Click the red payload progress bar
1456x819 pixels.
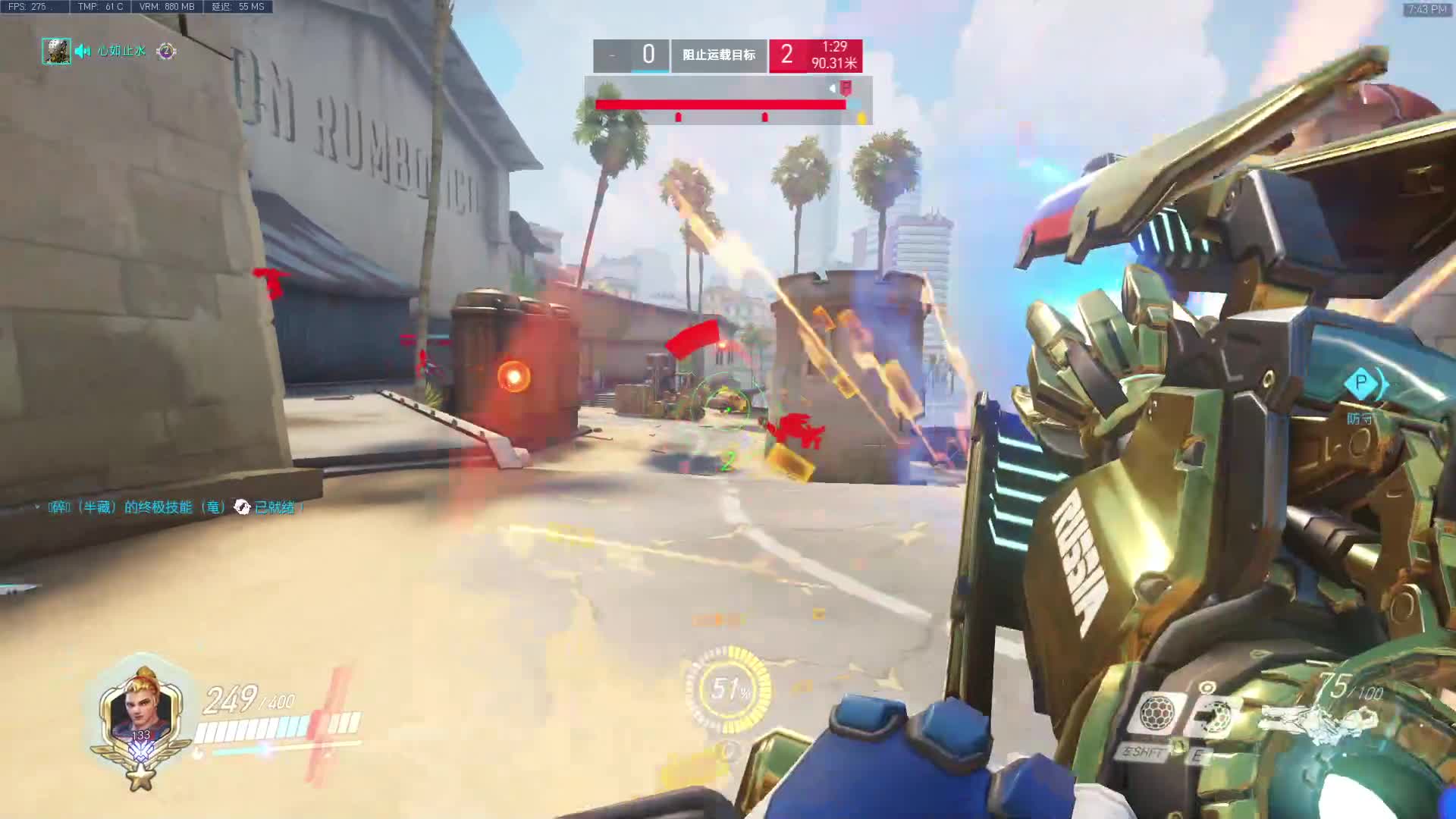click(720, 105)
